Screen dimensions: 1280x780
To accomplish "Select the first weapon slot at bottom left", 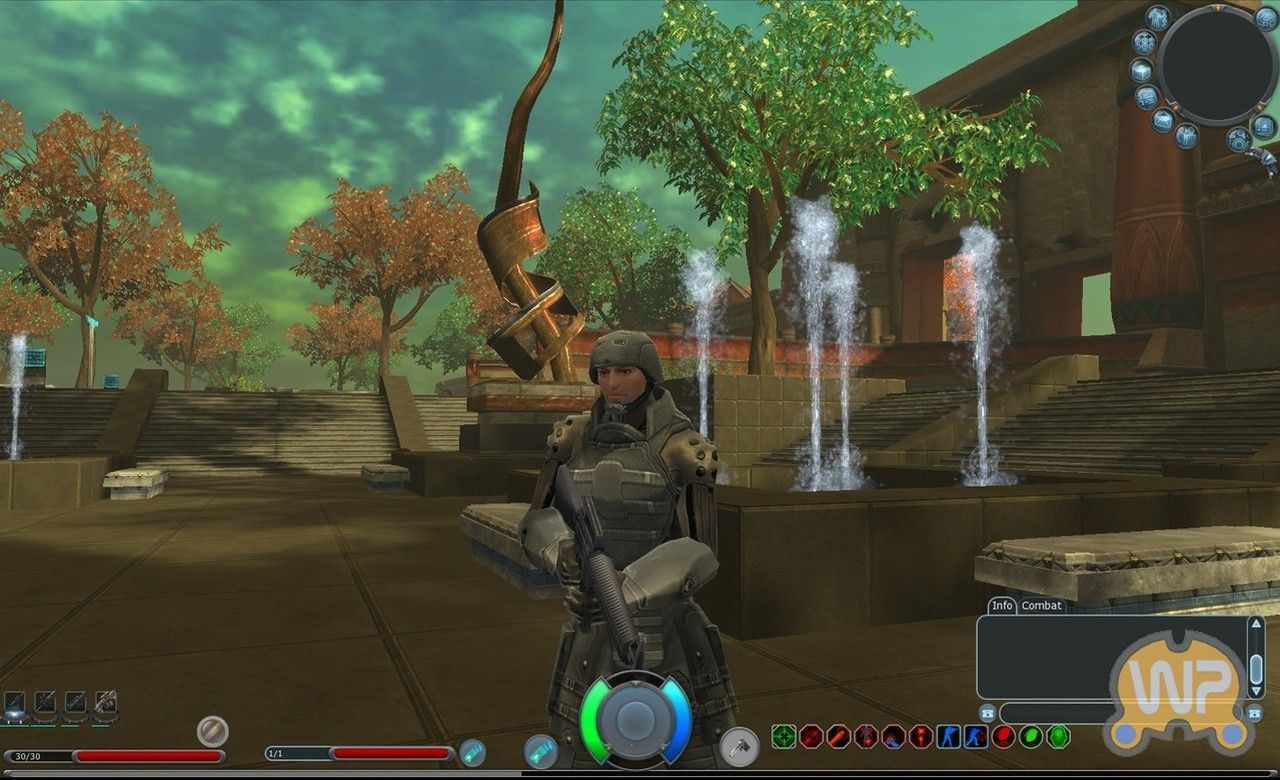I will [14, 703].
